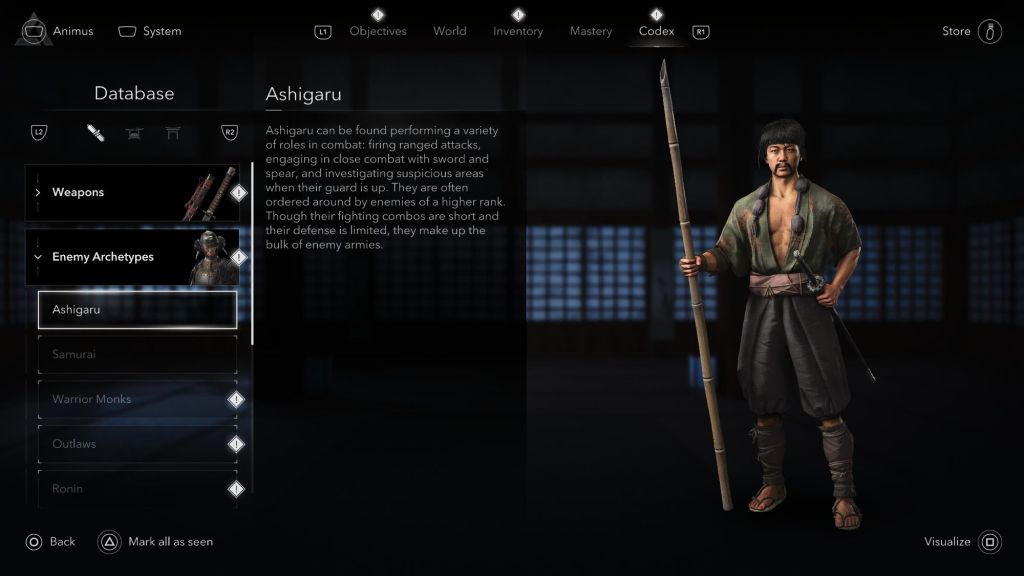Choose the Samurai entry
Screen dimensions: 1024x576
137,354
